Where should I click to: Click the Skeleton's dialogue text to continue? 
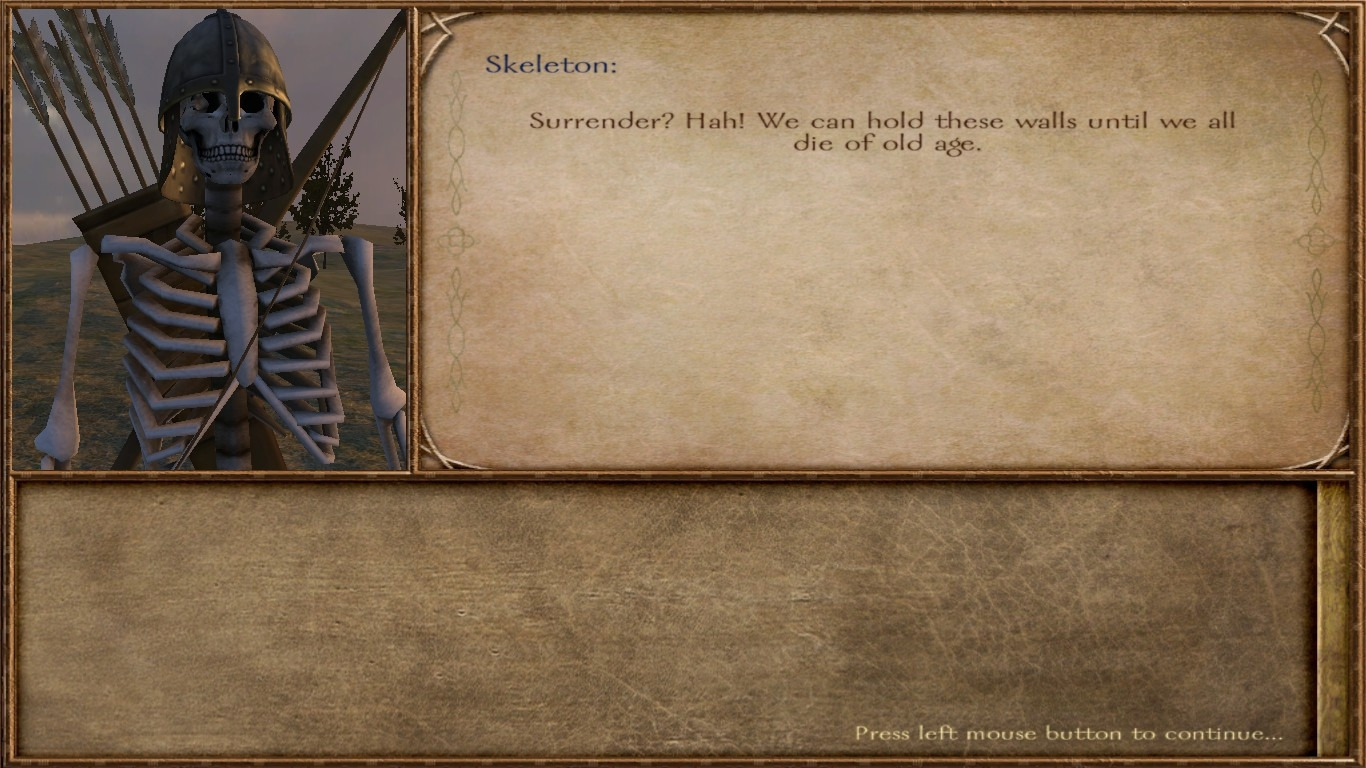pyautogui.click(x=882, y=132)
